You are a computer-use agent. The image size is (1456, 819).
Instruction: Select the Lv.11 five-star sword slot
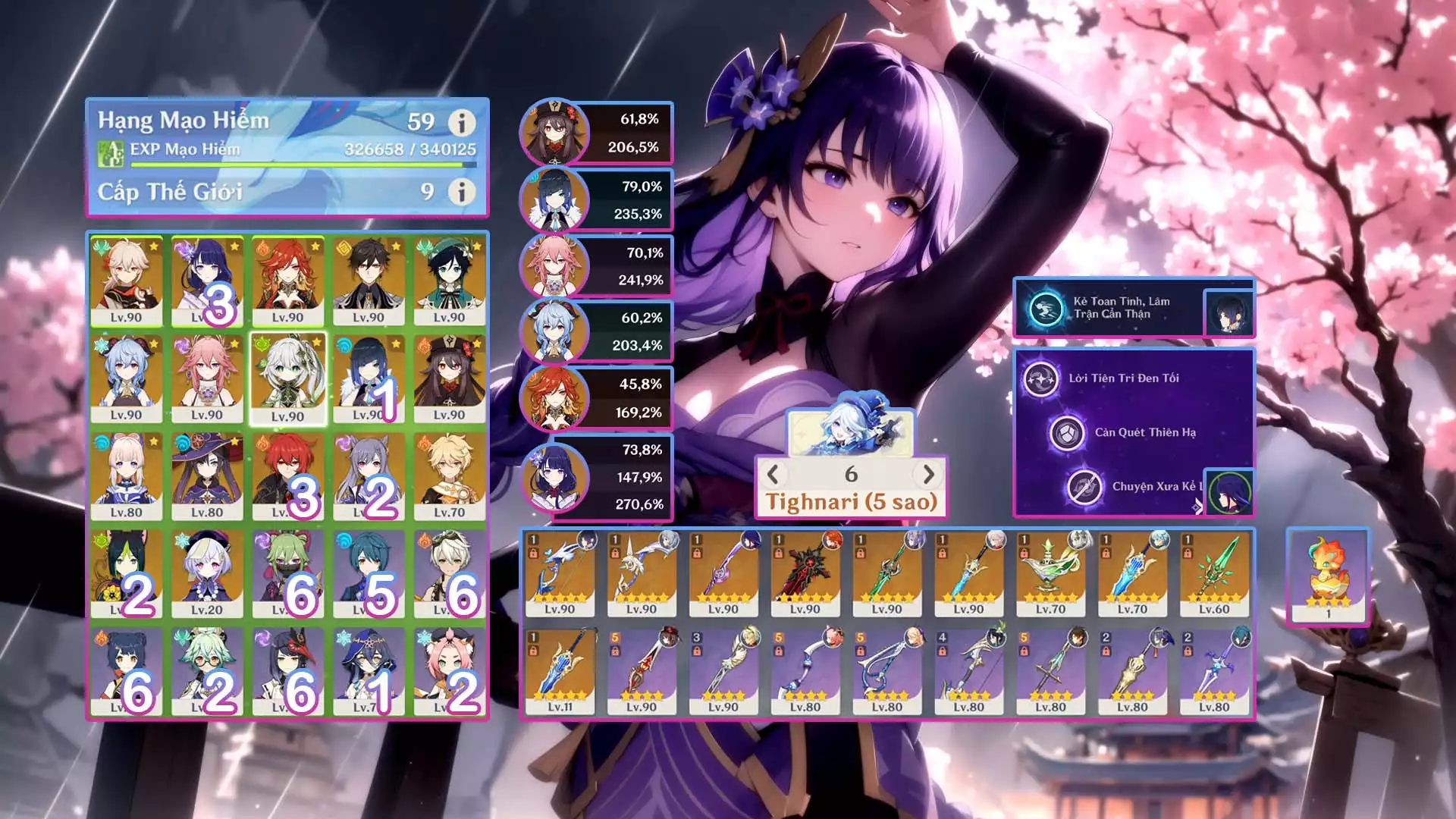click(x=560, y=672)
